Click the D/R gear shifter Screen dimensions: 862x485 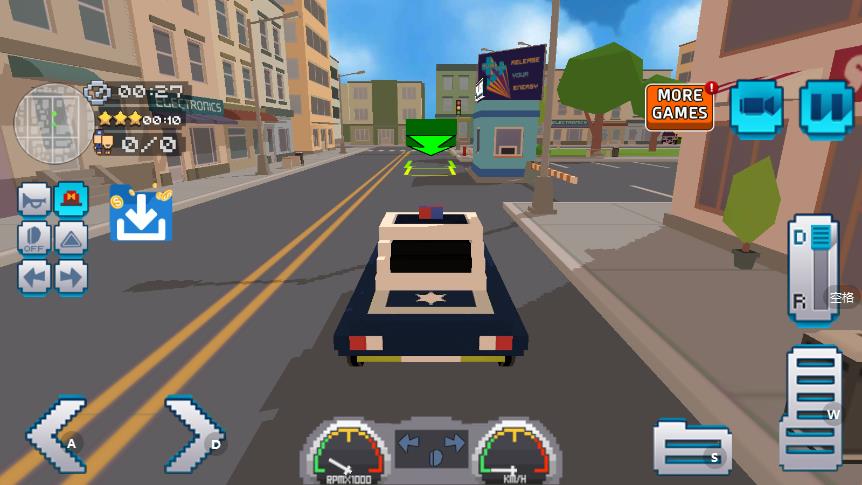(x=813, y=268)
